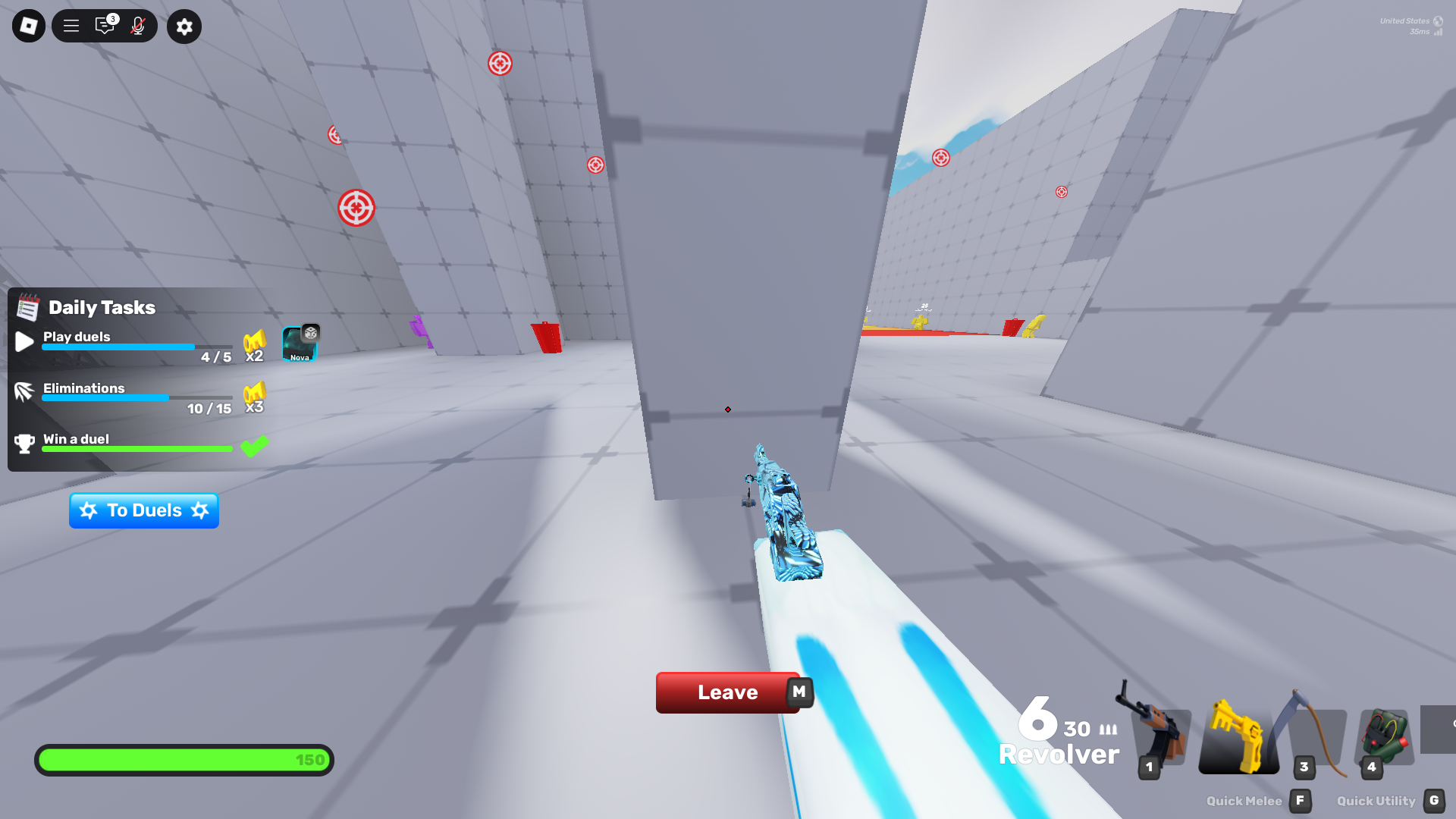This screenshot has height=819, width=1456.
Task: Toggle the muted microphone
Action: pyautogui.click(x=137, y=27)
